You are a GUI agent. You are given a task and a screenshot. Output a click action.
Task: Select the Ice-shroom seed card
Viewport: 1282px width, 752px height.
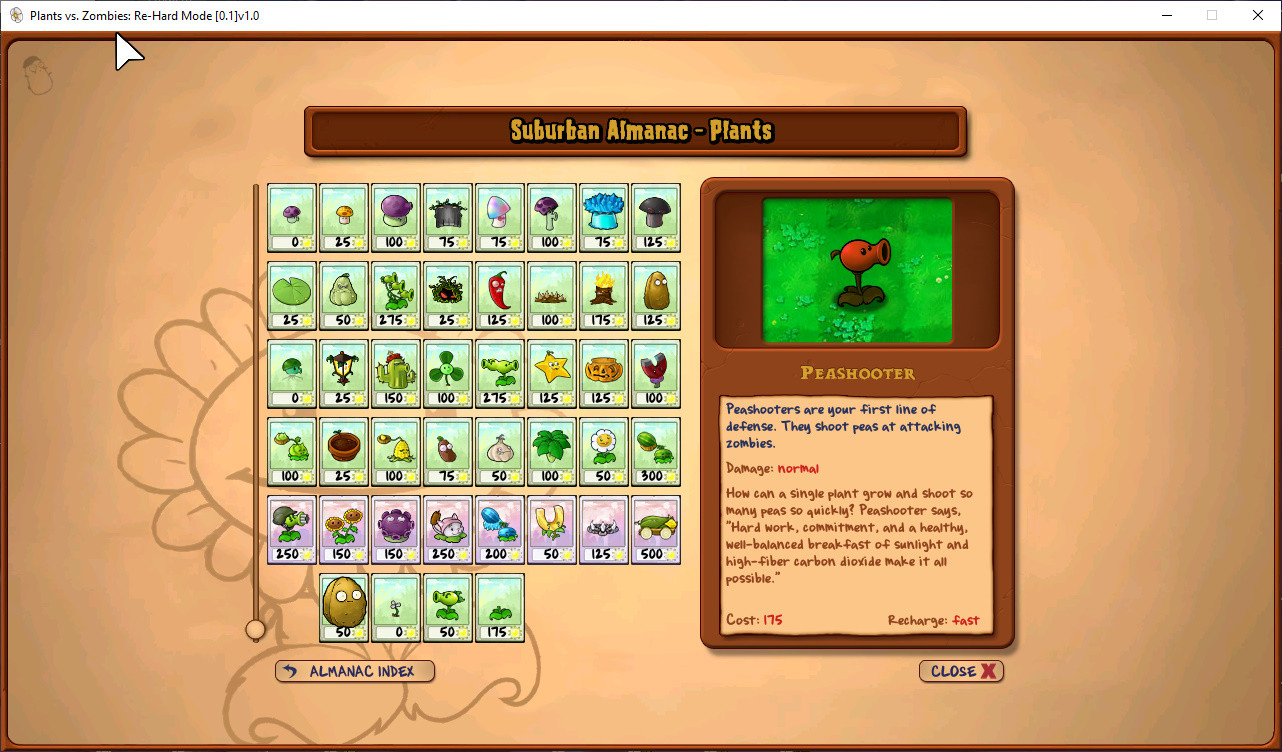[604, 218]
